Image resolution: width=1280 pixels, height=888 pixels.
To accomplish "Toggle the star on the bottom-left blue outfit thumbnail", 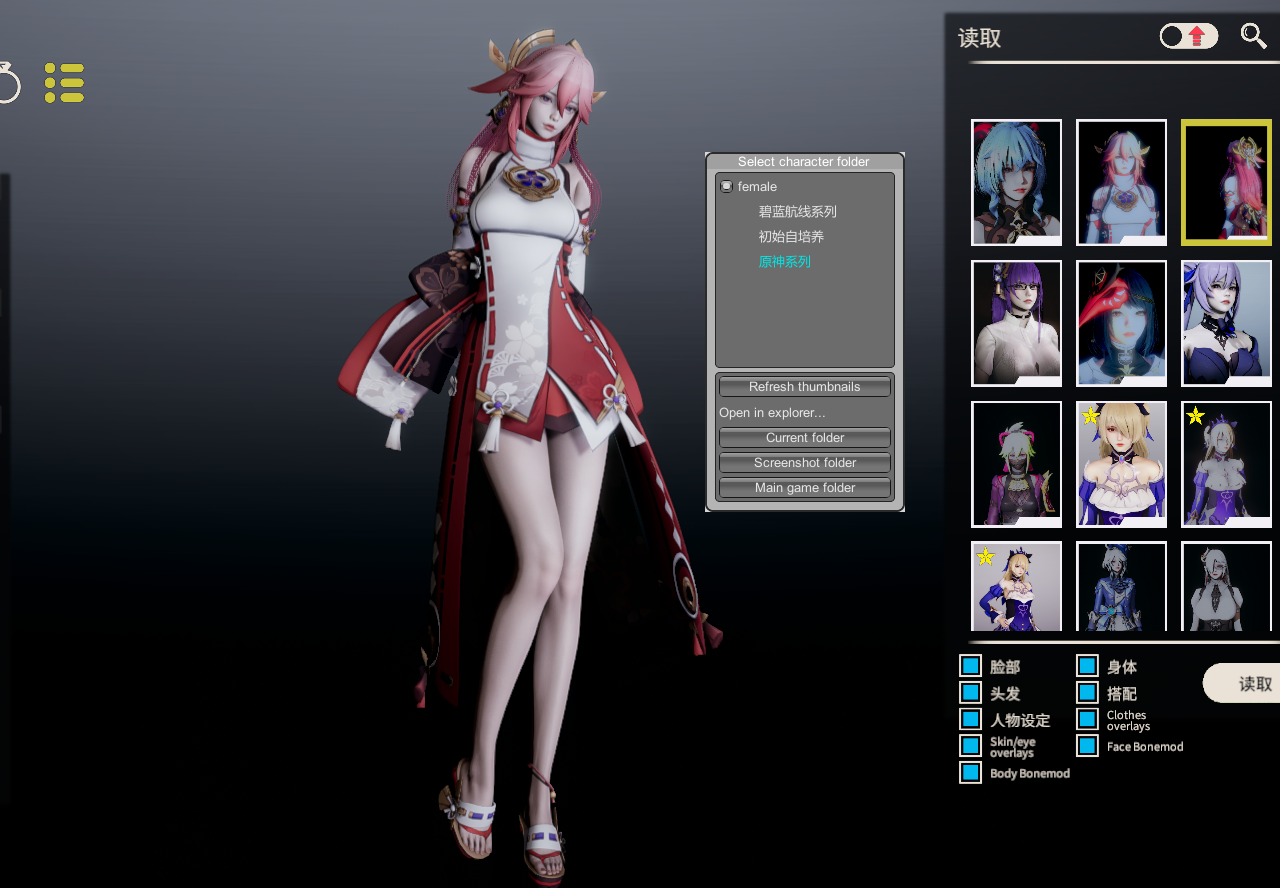I will pyautogui.click(x=984, y=556).
